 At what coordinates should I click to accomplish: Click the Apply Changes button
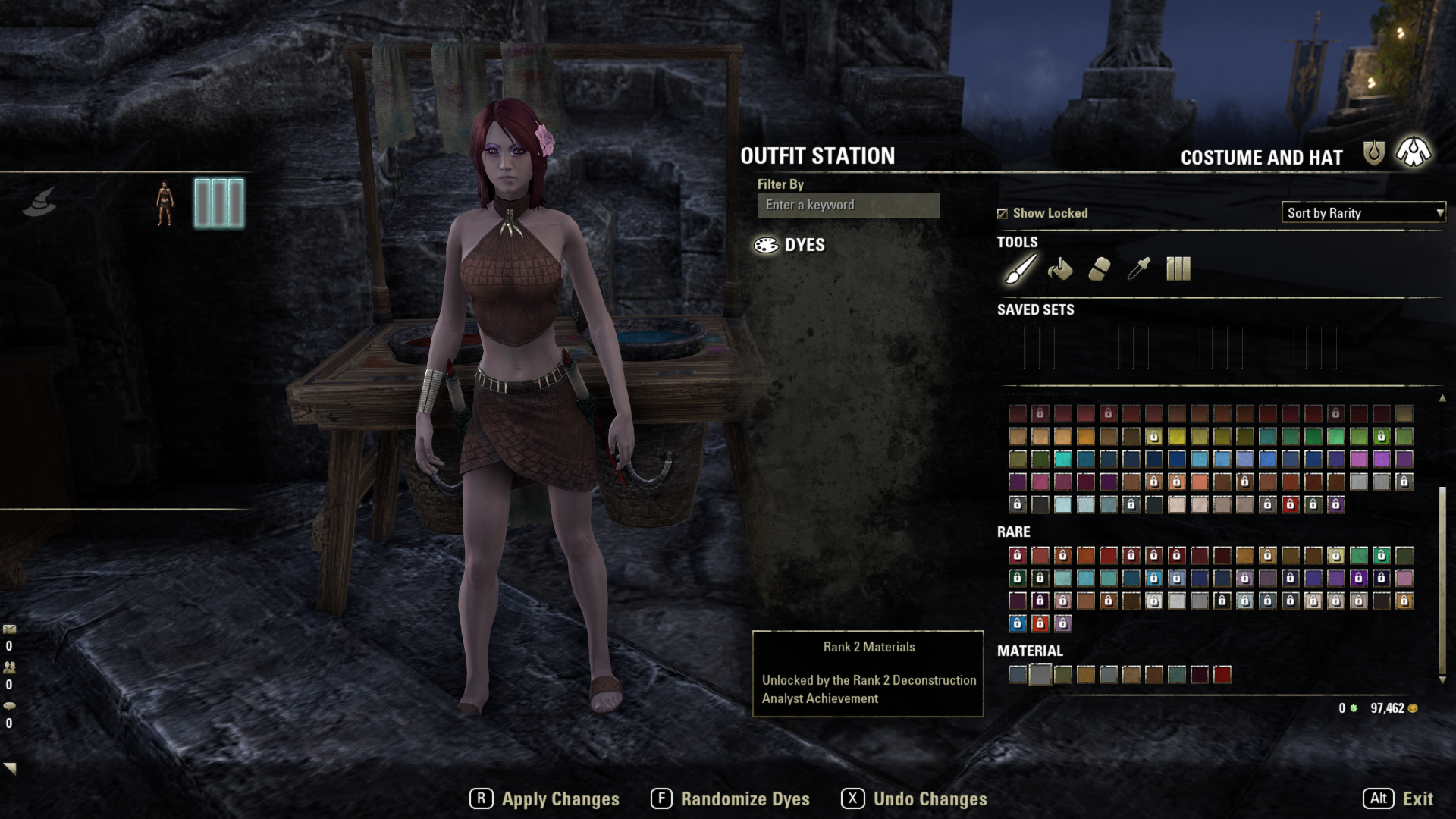(x=544, y=799)
